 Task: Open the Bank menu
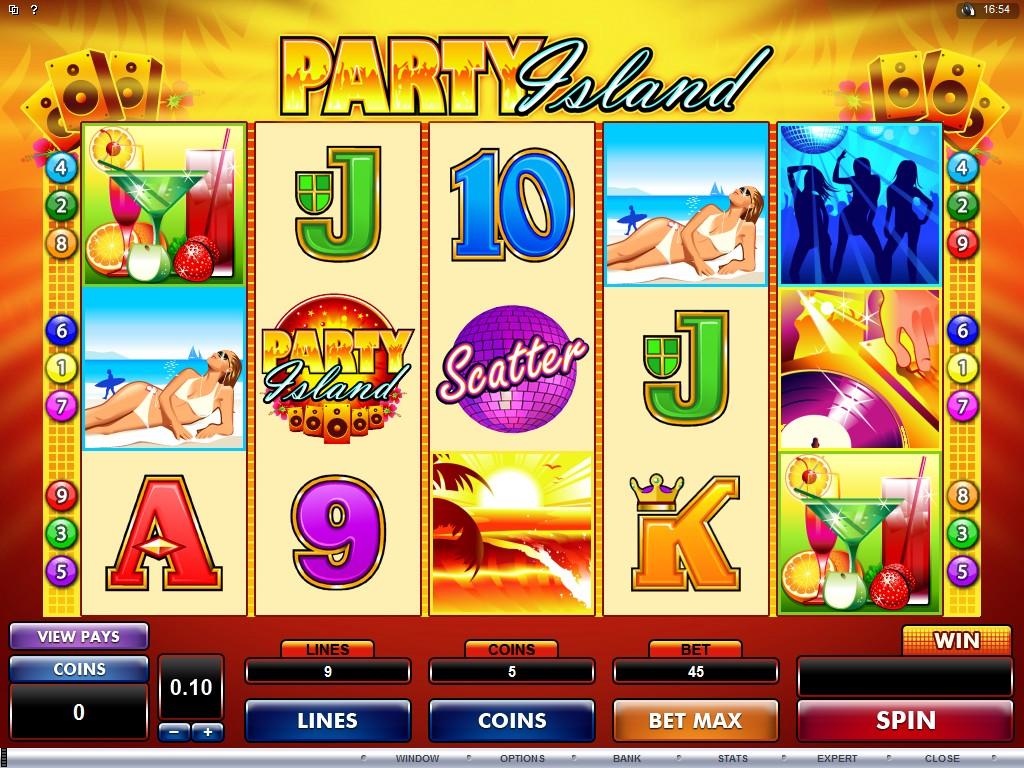tap(627, 759)
